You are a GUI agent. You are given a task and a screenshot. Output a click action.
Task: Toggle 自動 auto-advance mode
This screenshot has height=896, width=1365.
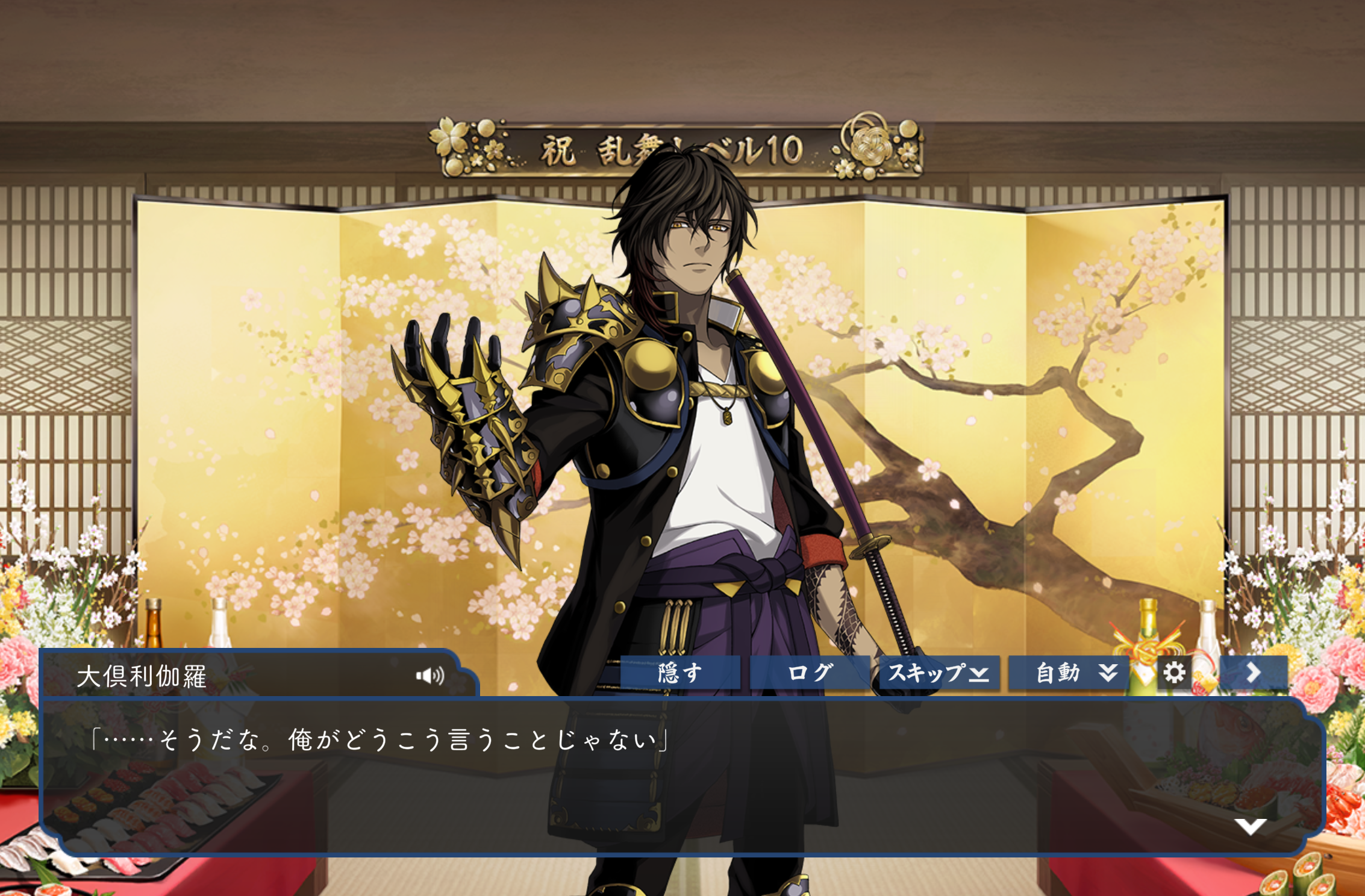pyautogui.click(x=1068, y=673)
